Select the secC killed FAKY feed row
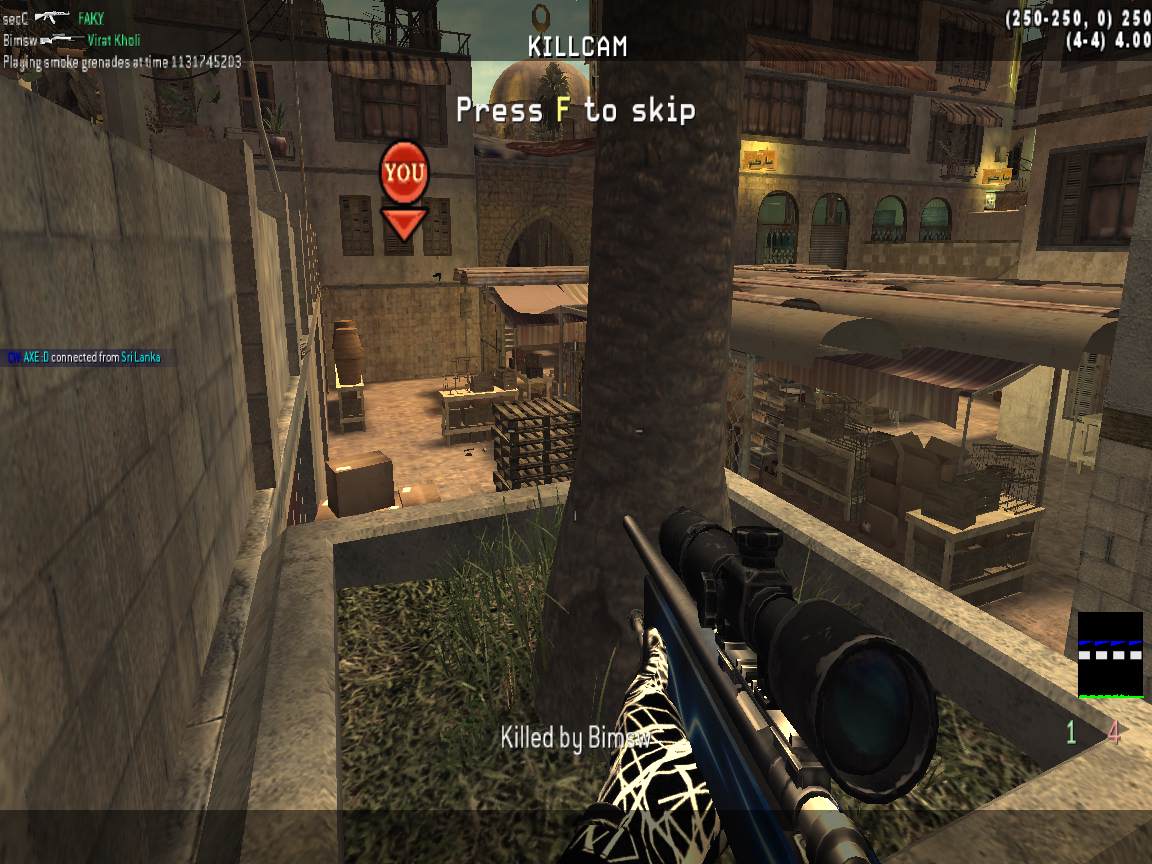 pos(54,18)
